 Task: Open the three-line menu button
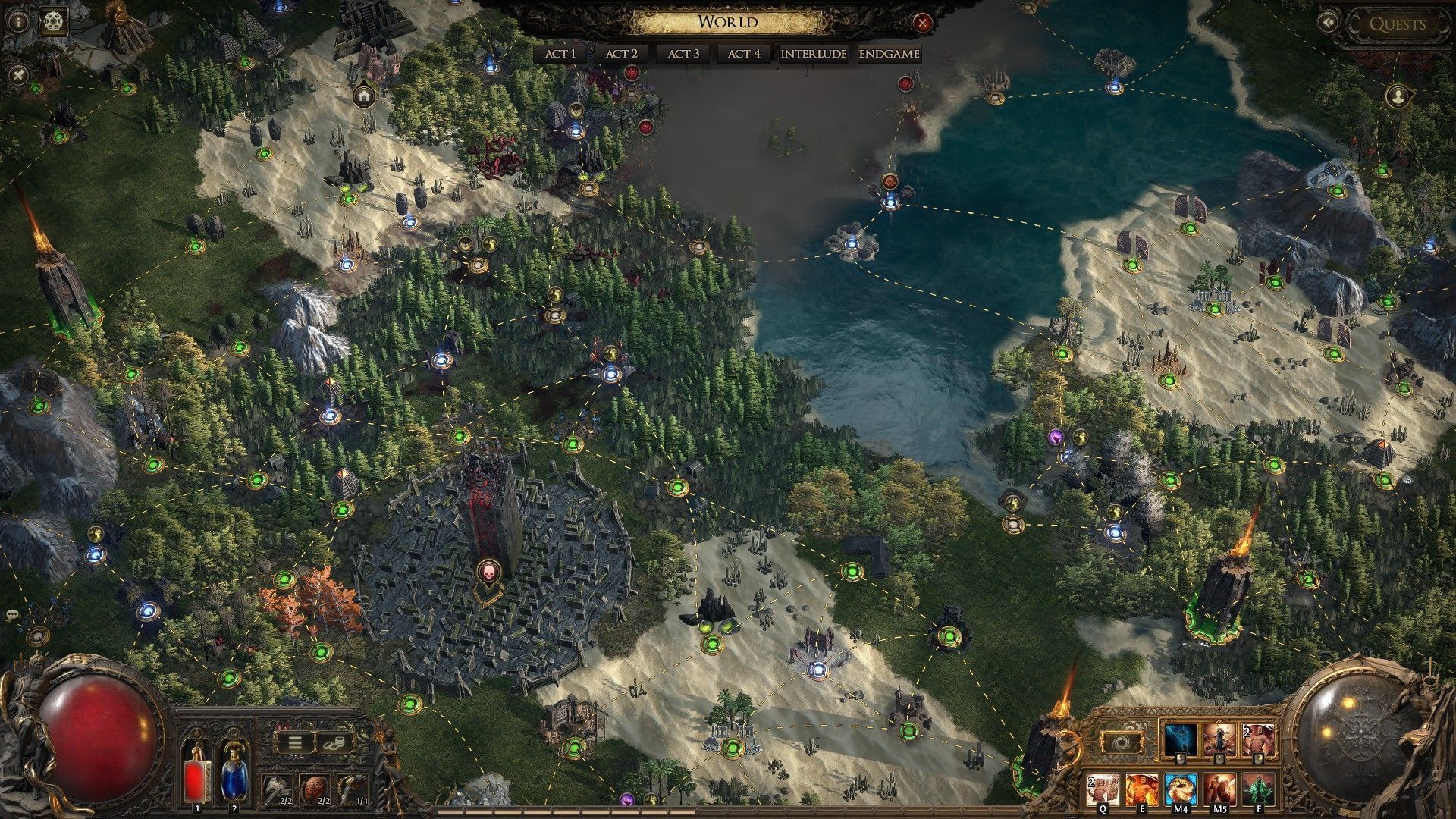pyautogui.click(x=296, y=743)
